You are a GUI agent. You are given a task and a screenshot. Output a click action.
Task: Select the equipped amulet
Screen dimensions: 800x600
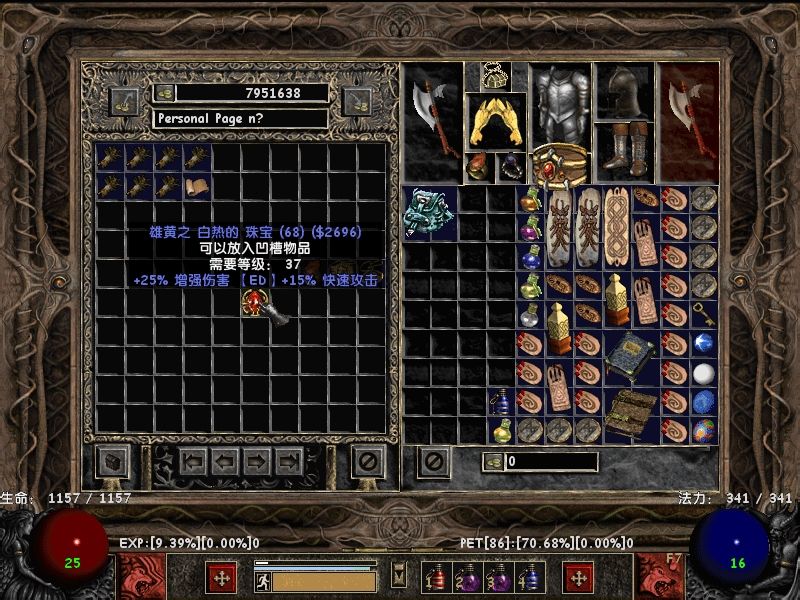495,75
